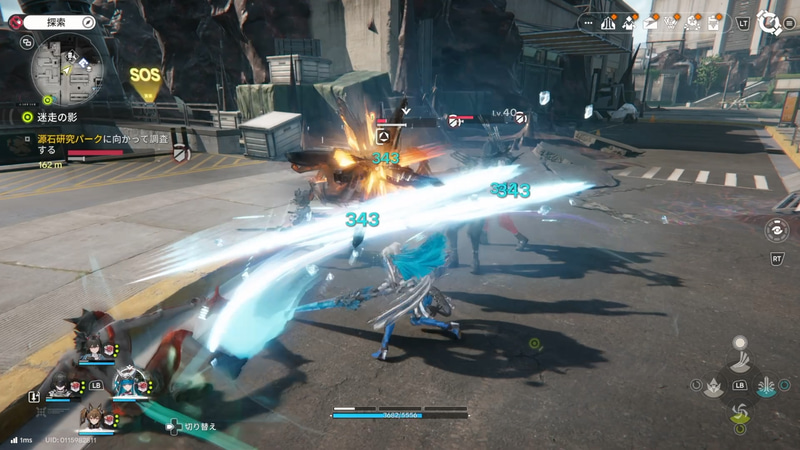Open the tower-shaped icon in top bar
Viewport: 800px width, 450px height.
pos(608,22)
